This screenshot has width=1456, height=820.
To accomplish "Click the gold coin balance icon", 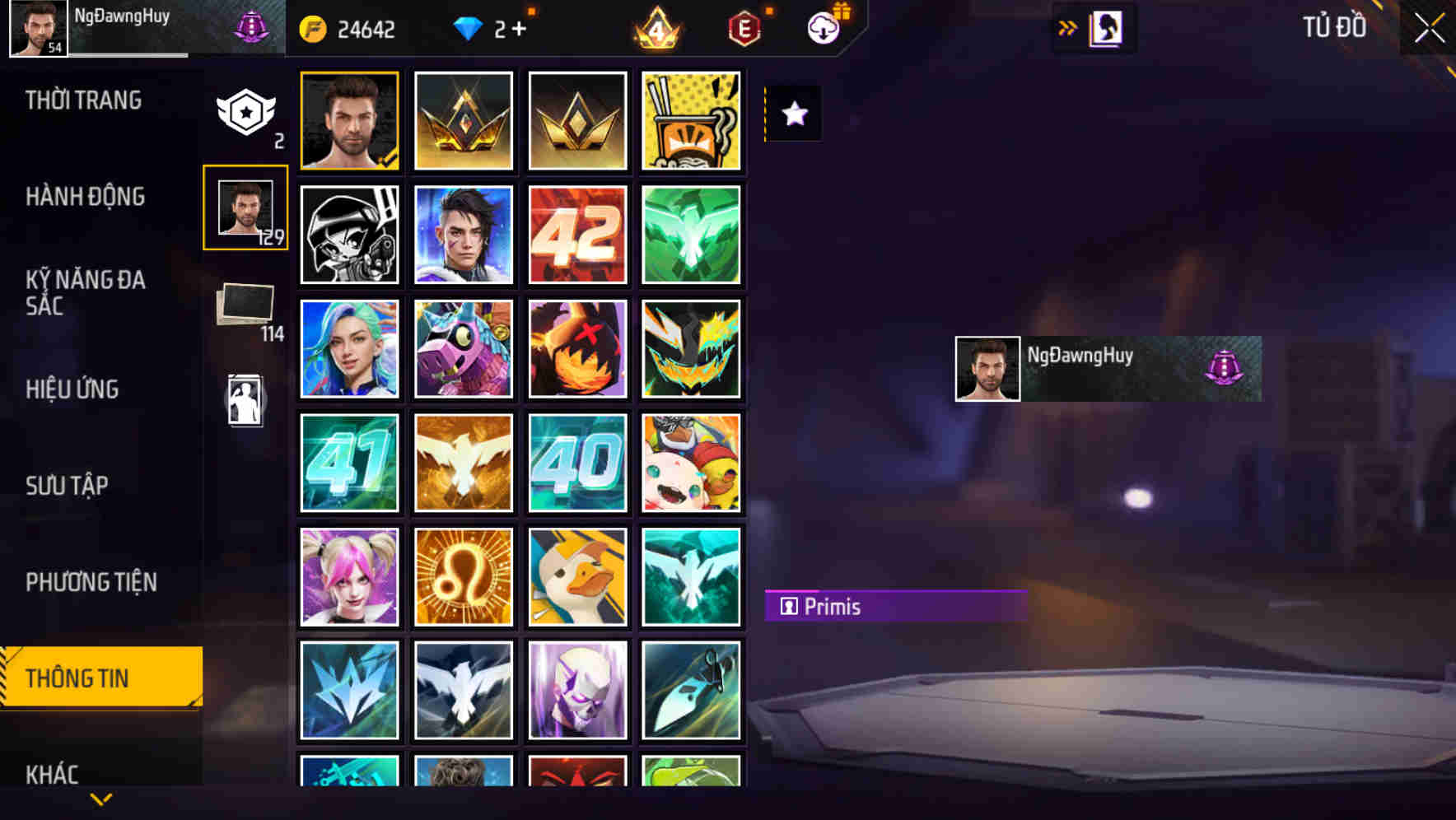I will [313, 27].
